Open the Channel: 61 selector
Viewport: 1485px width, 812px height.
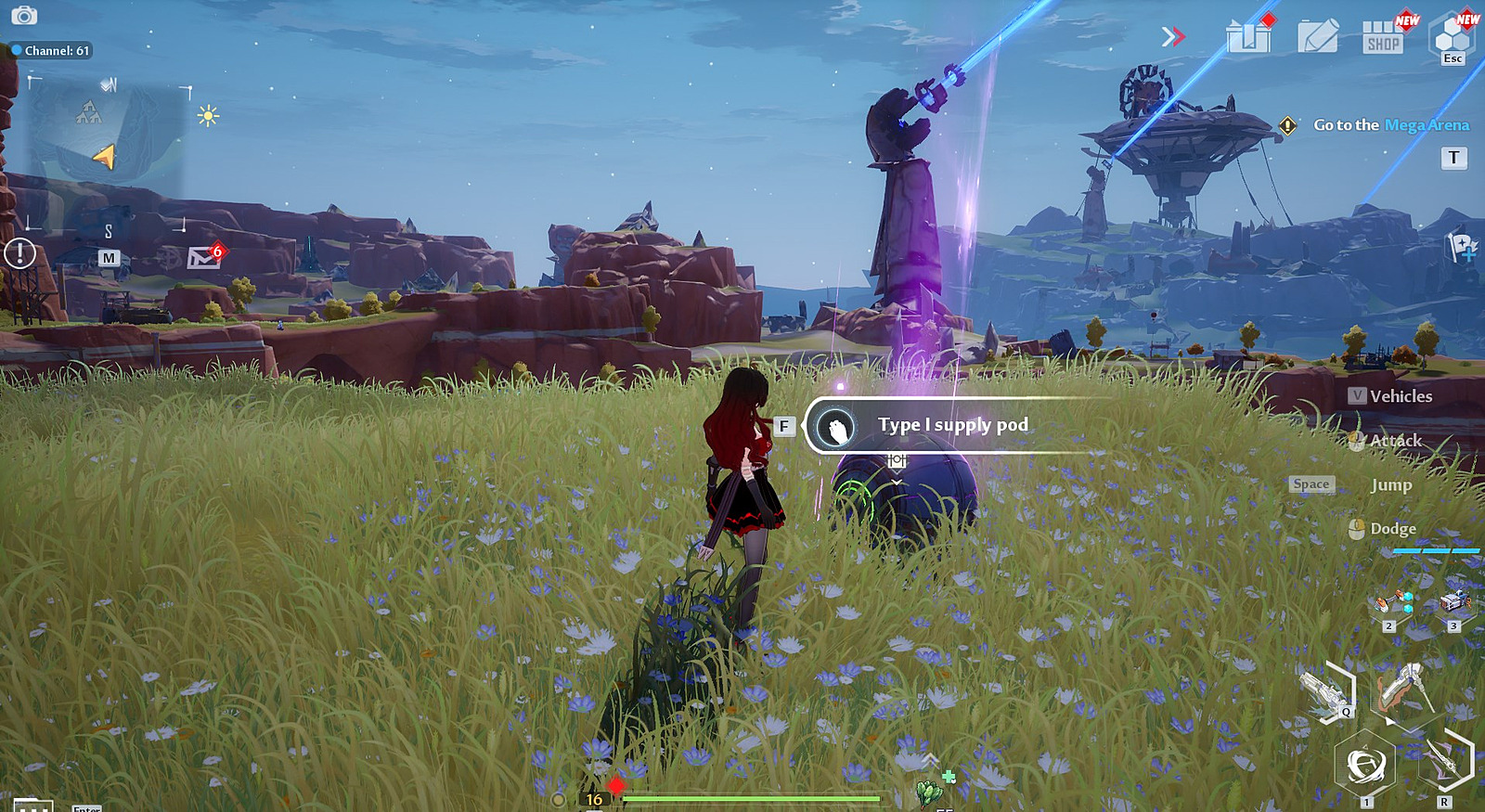coord(51,50)
